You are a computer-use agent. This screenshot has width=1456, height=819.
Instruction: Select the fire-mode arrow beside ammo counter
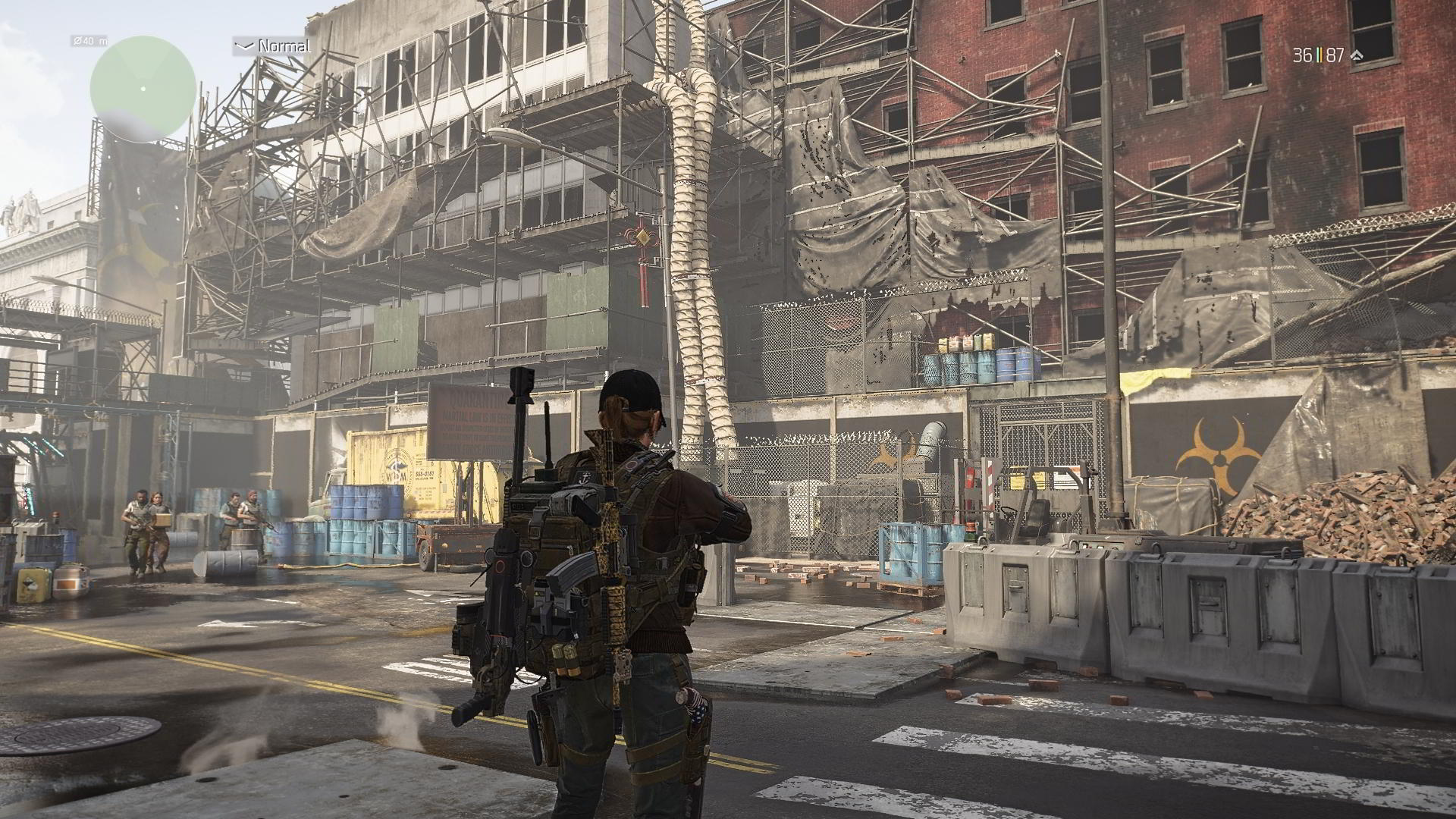1357,55
